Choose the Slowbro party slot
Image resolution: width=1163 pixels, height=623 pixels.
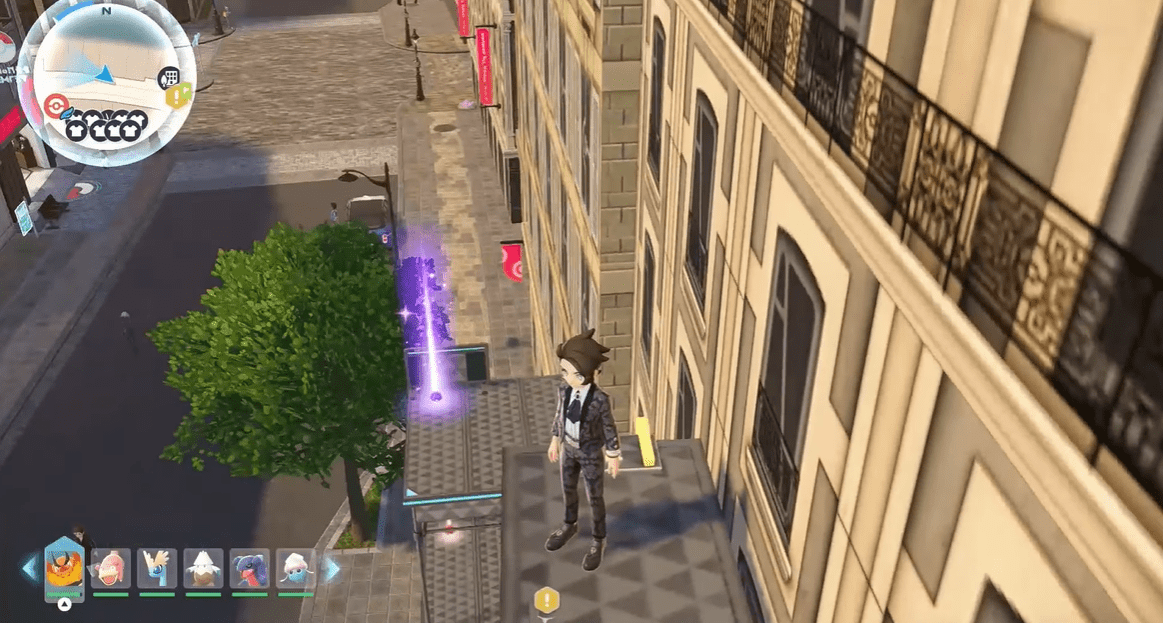coord(111,568)
